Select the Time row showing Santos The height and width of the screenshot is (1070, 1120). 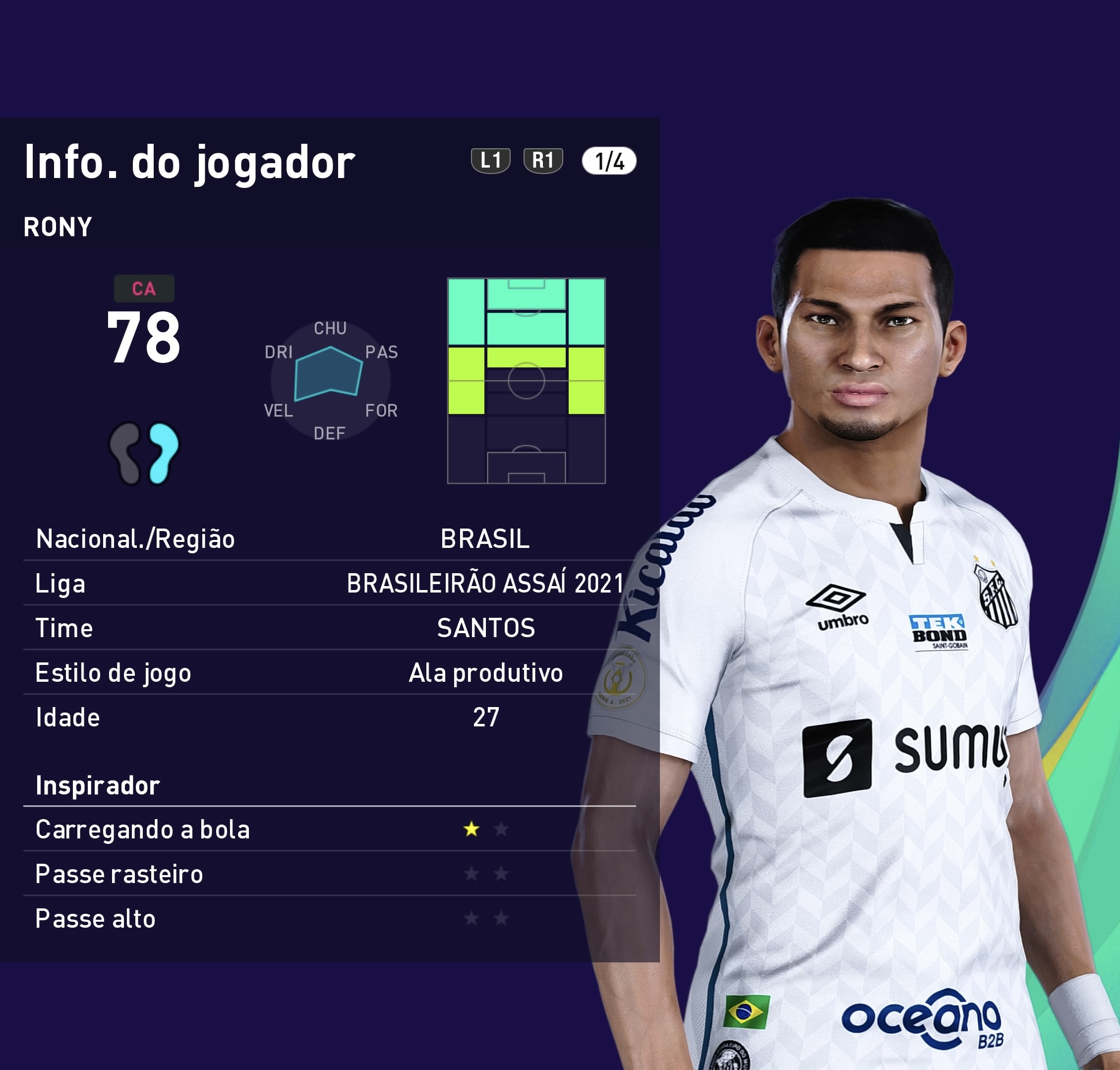tap(329, 628)
